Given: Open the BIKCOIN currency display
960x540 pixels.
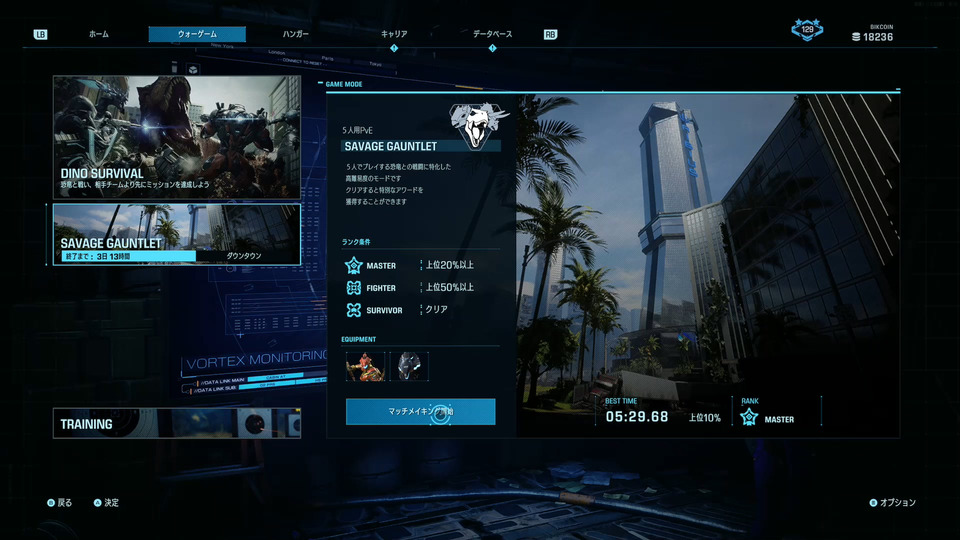Looking at the screenshot, I should tap(872, 32).
